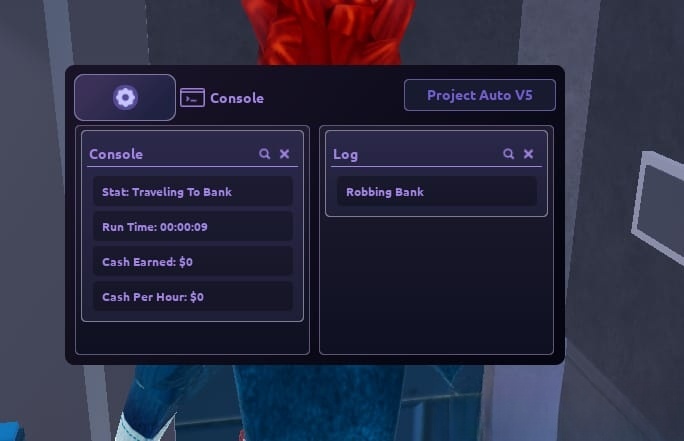The height and width of the screenshot is (441, 684).
Task: Search within the Log panel
Action: tap(509, 154)
